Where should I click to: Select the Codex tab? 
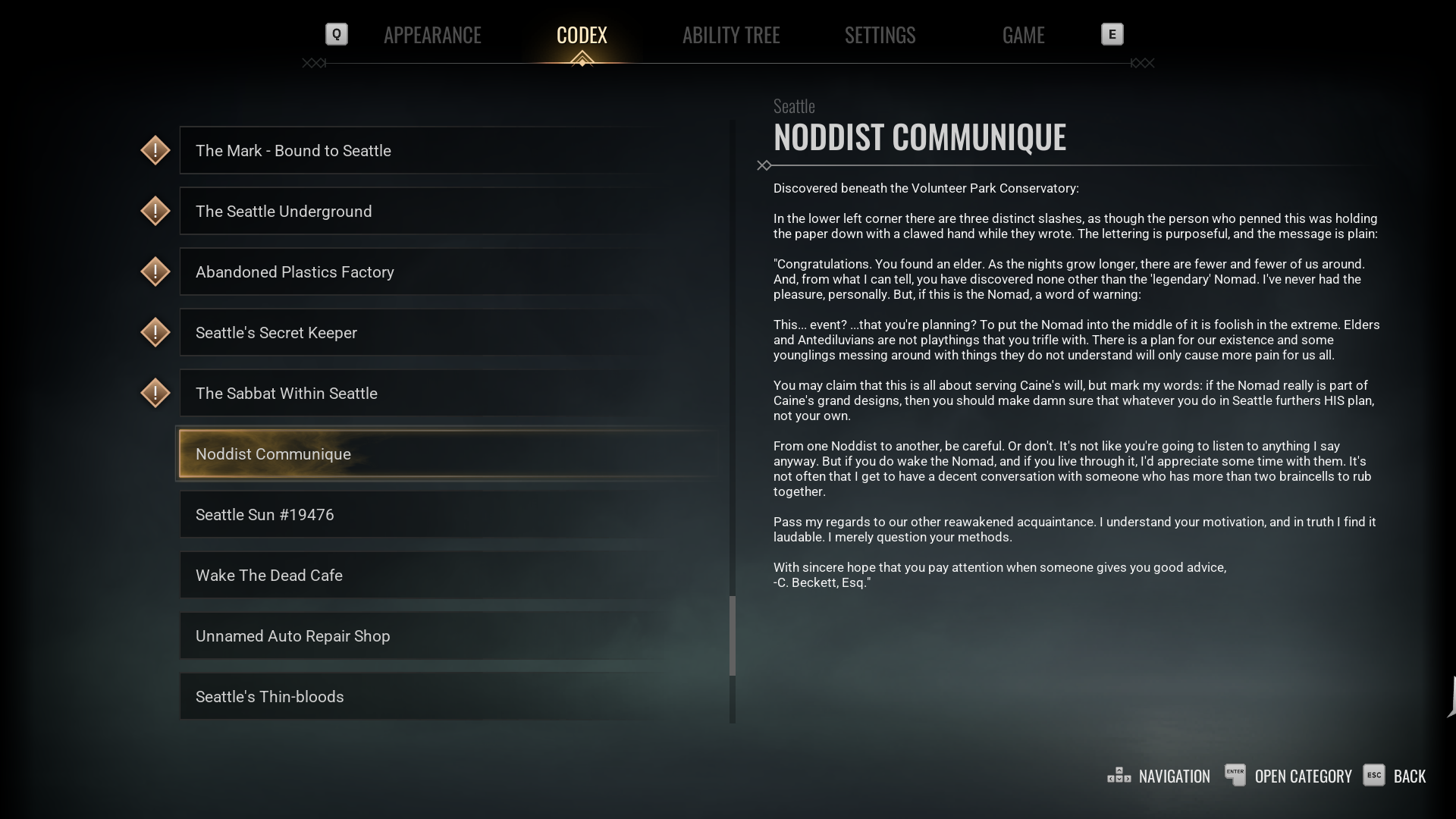(582, 35)
